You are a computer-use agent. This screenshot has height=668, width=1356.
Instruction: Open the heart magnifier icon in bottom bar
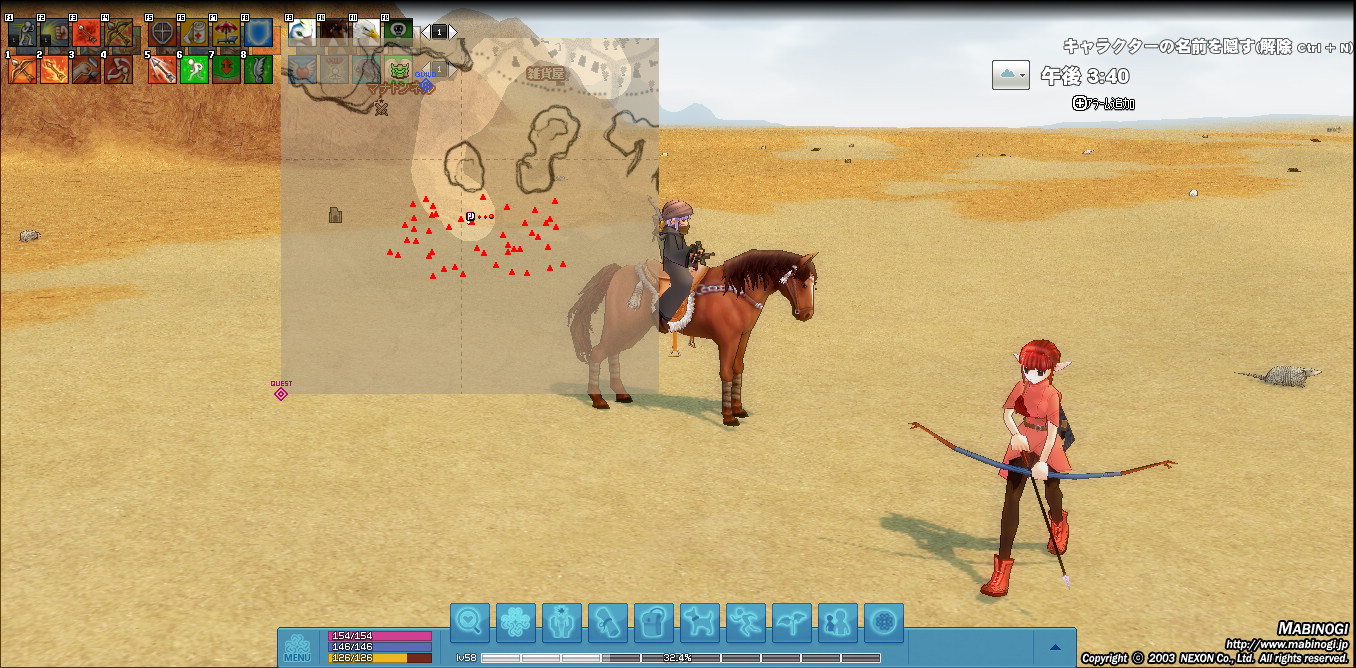point(469,623)
